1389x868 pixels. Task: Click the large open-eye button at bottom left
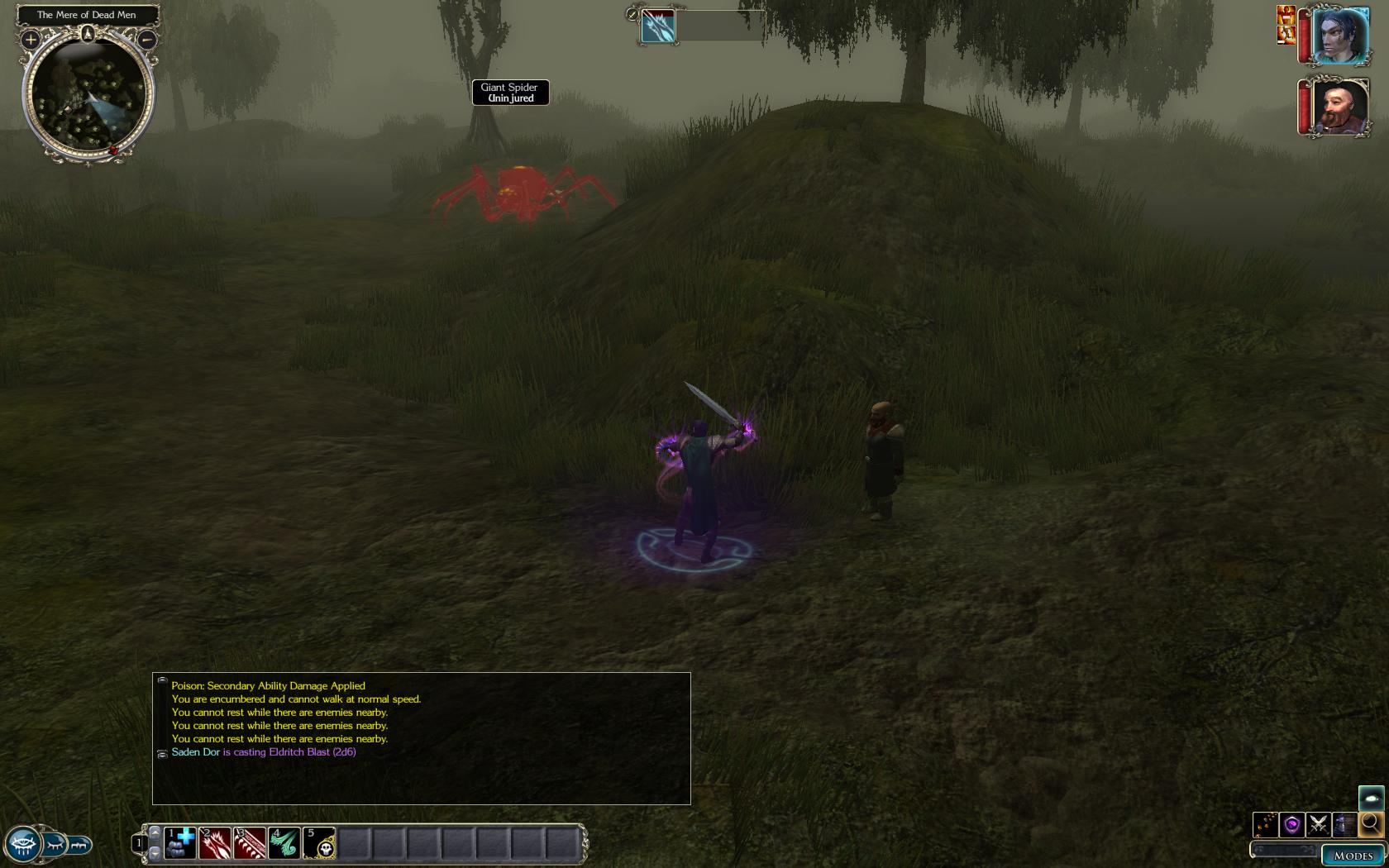click(22, 845)
